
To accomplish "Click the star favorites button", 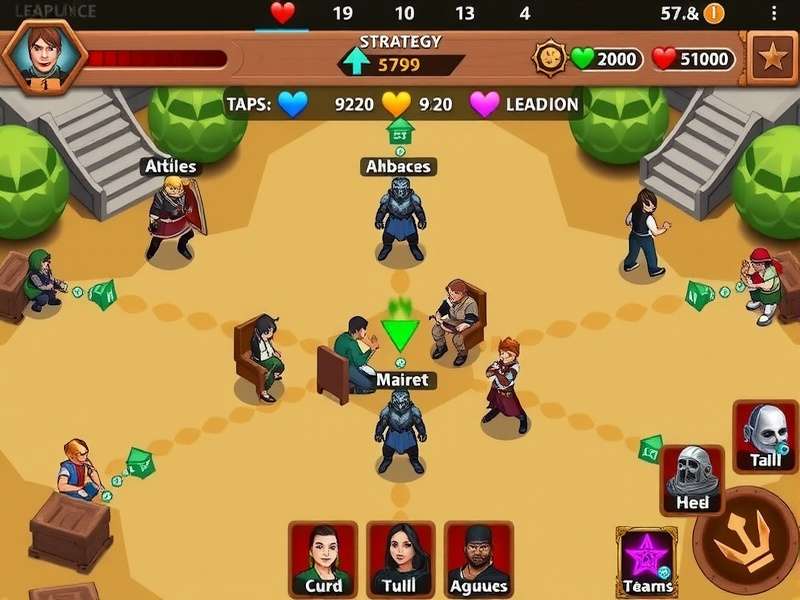I will (x=772, y=57).
